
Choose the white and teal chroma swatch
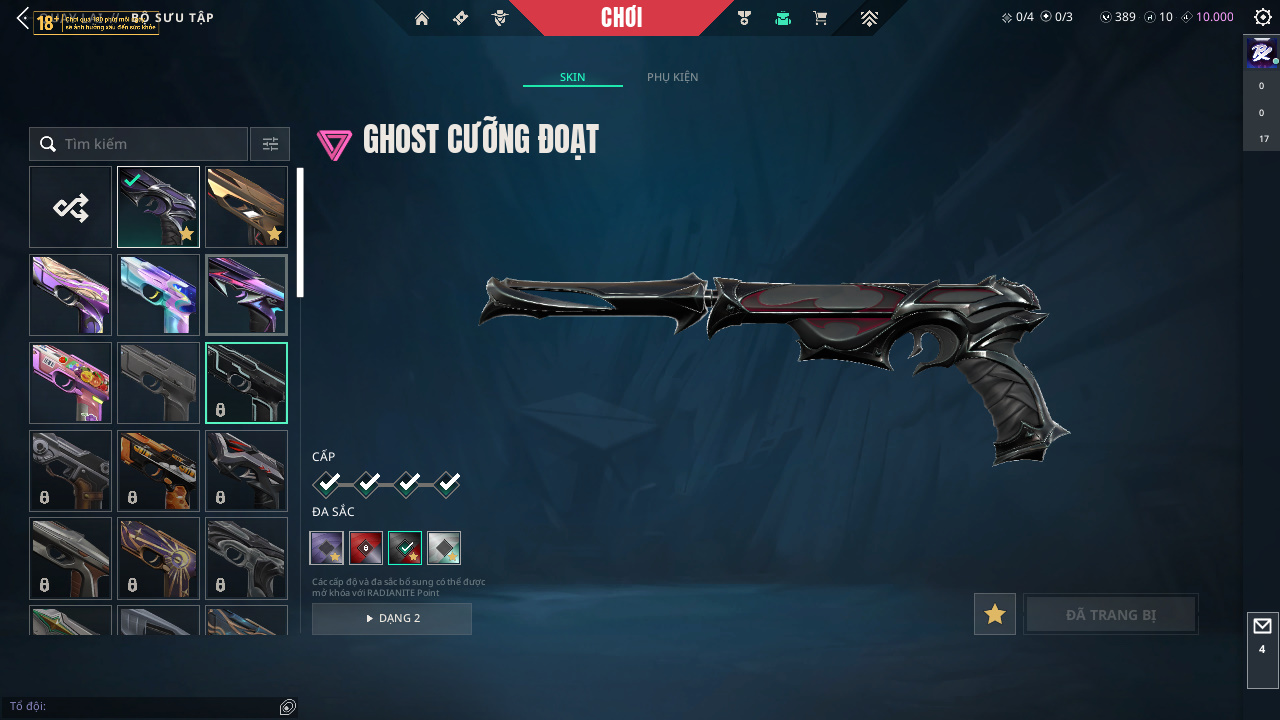coord(444,548)
